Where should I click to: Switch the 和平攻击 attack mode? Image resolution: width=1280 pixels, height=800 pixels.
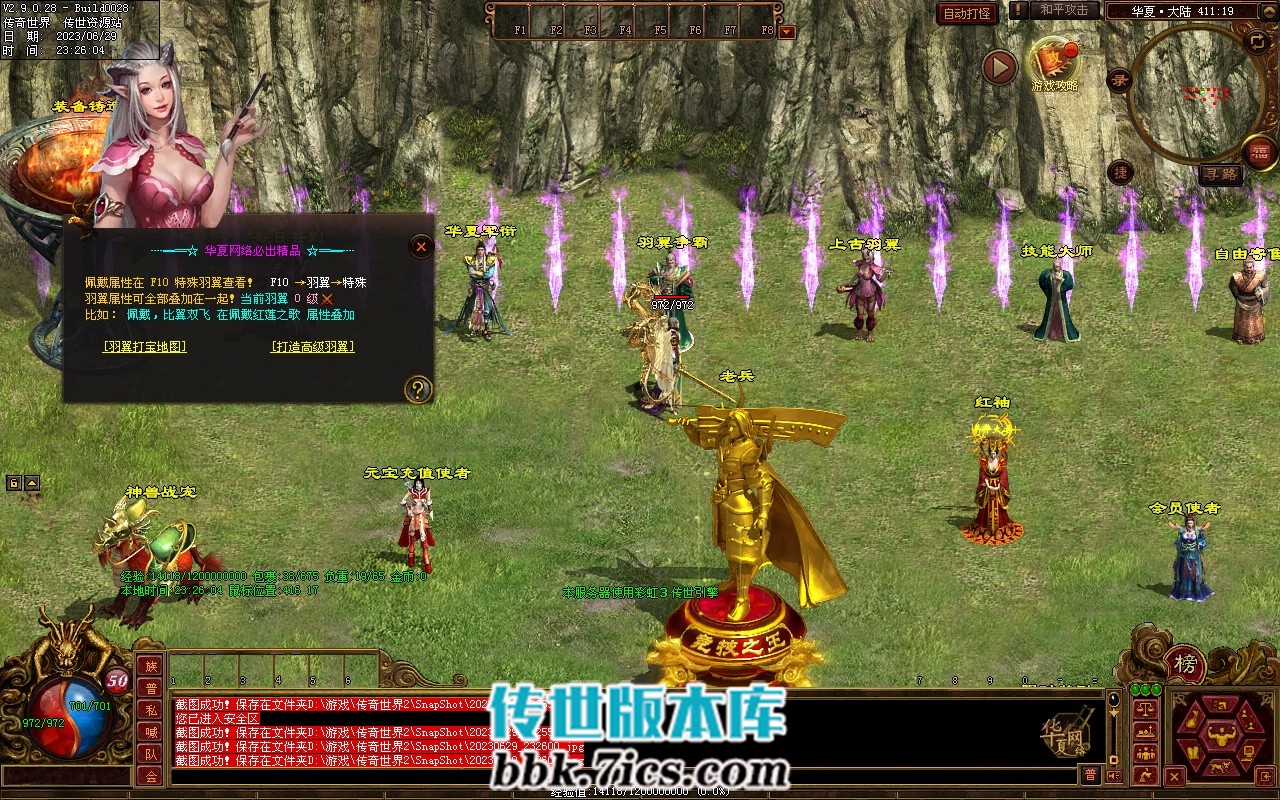[1063, 10]
